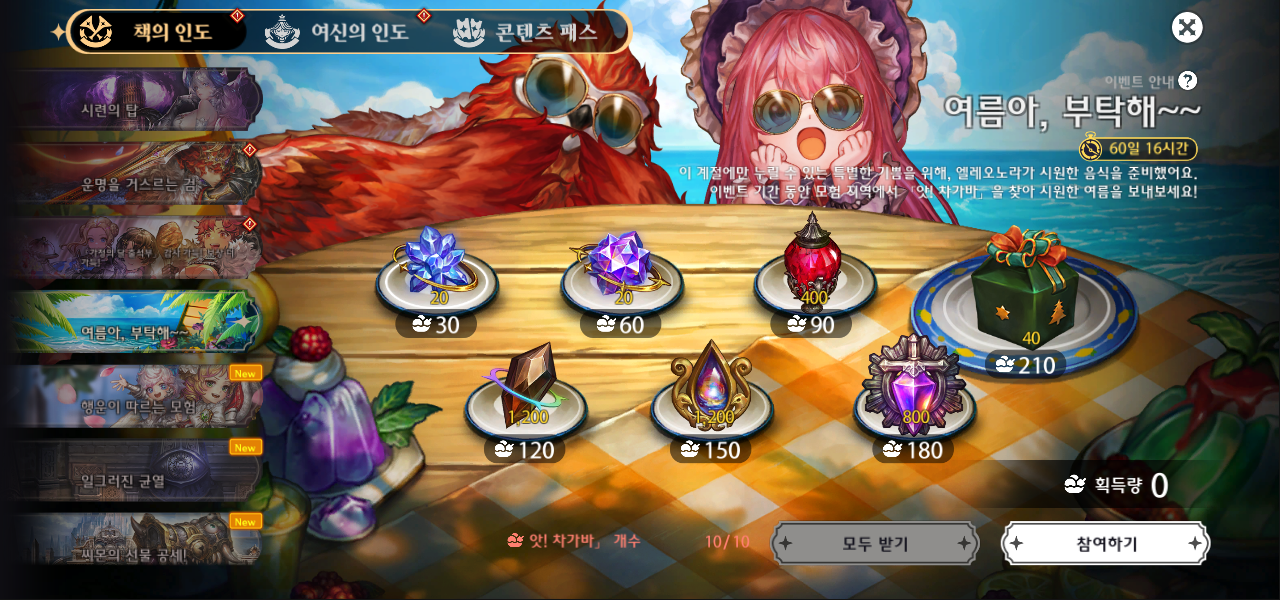Select the 콘텐츠 패스 tab
The height and width of the screenshot is (600, 1280).
pyautogui.click(x=527, y=32)
